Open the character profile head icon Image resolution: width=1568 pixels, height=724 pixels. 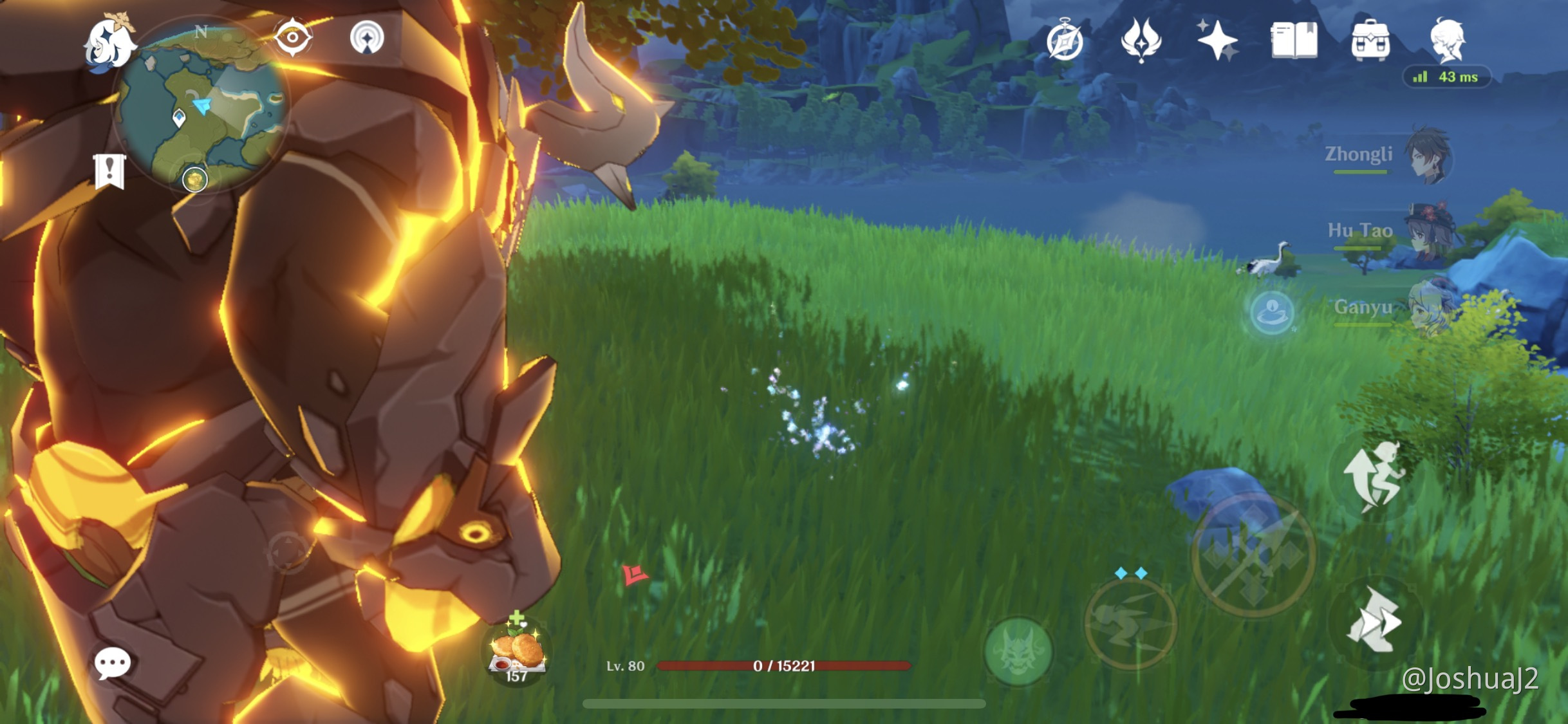1448,40
